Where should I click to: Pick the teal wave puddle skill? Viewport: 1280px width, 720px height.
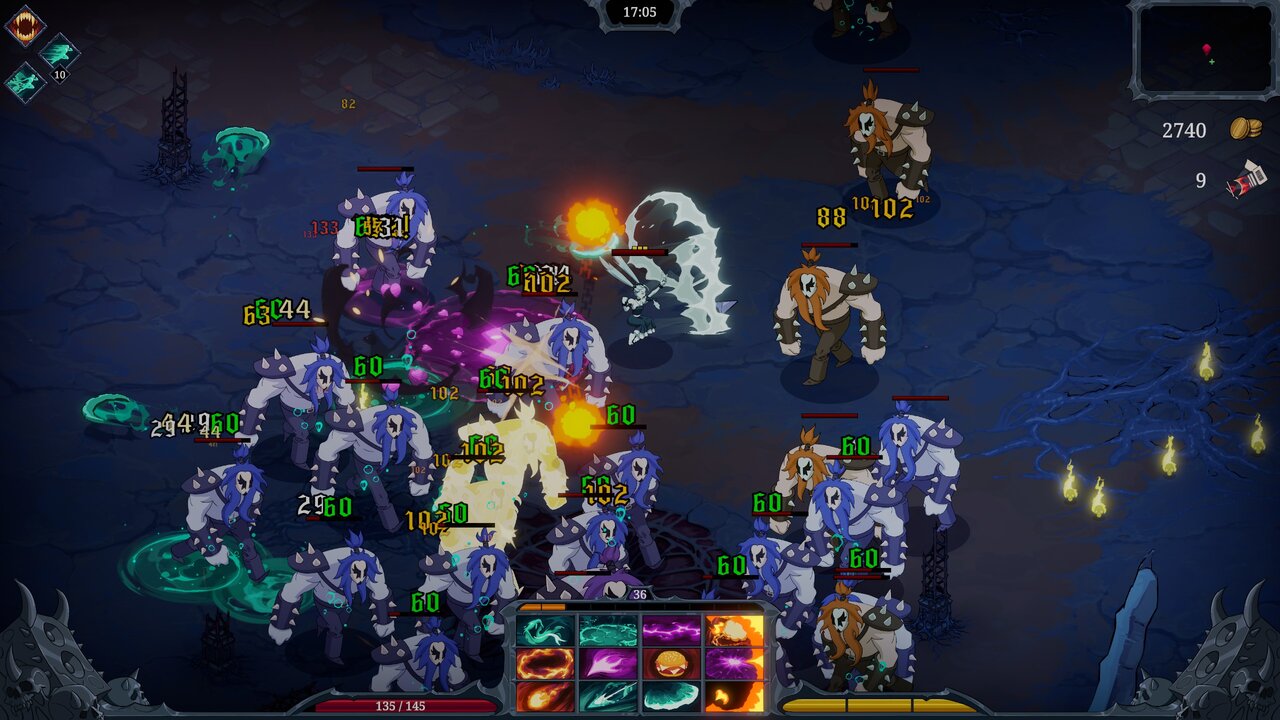(x=671, y=695)
